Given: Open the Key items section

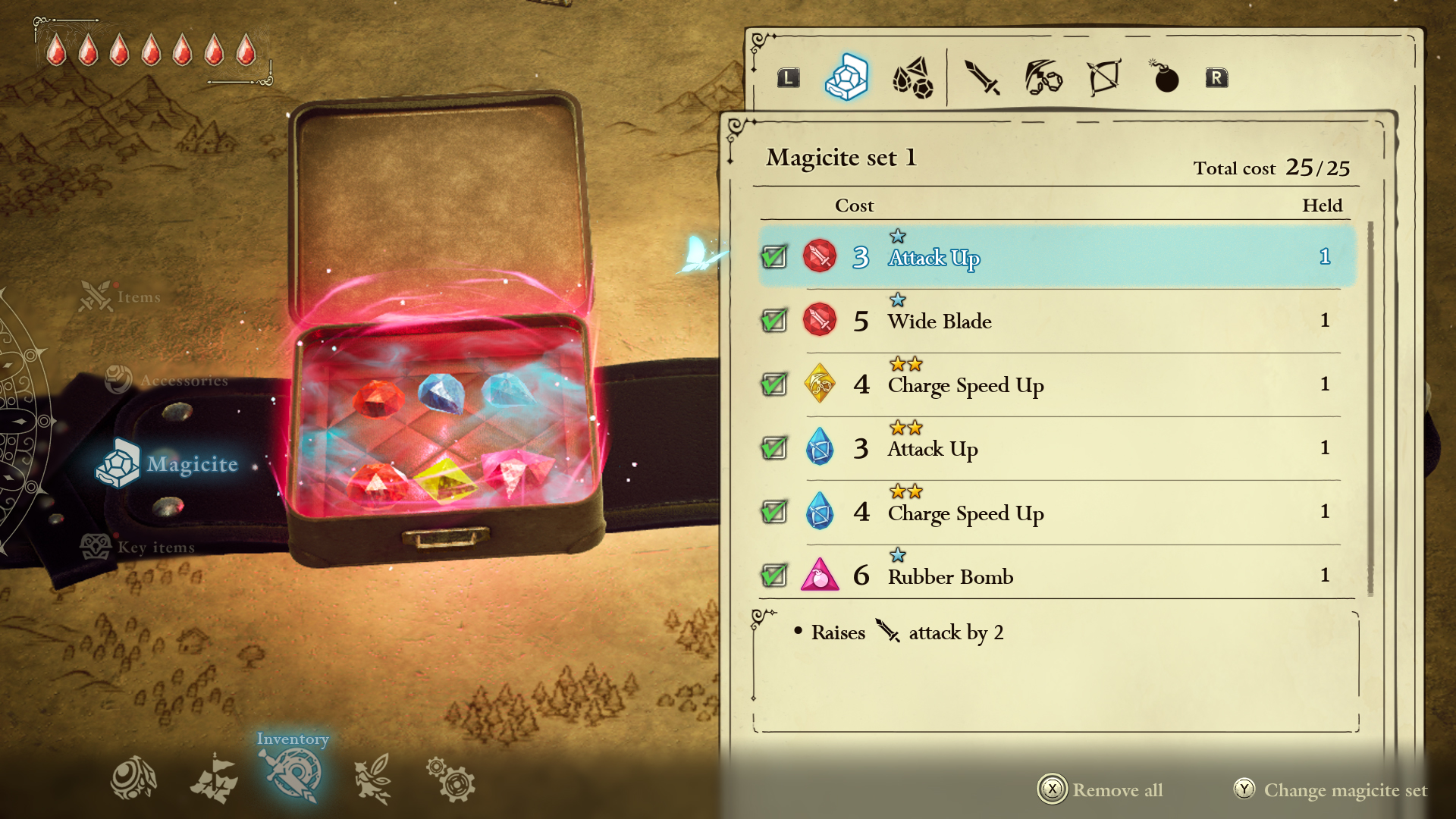Looking at the screenshot, I should pos(140,546).
